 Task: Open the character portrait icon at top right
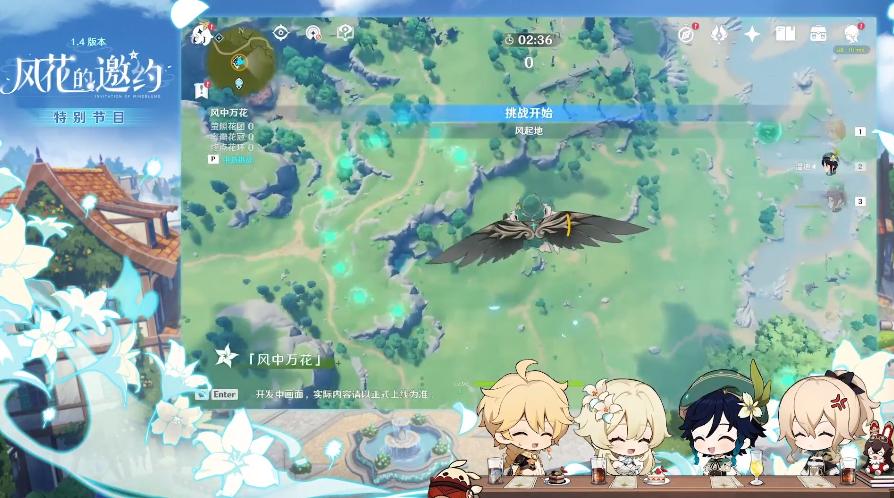[852, 34]
